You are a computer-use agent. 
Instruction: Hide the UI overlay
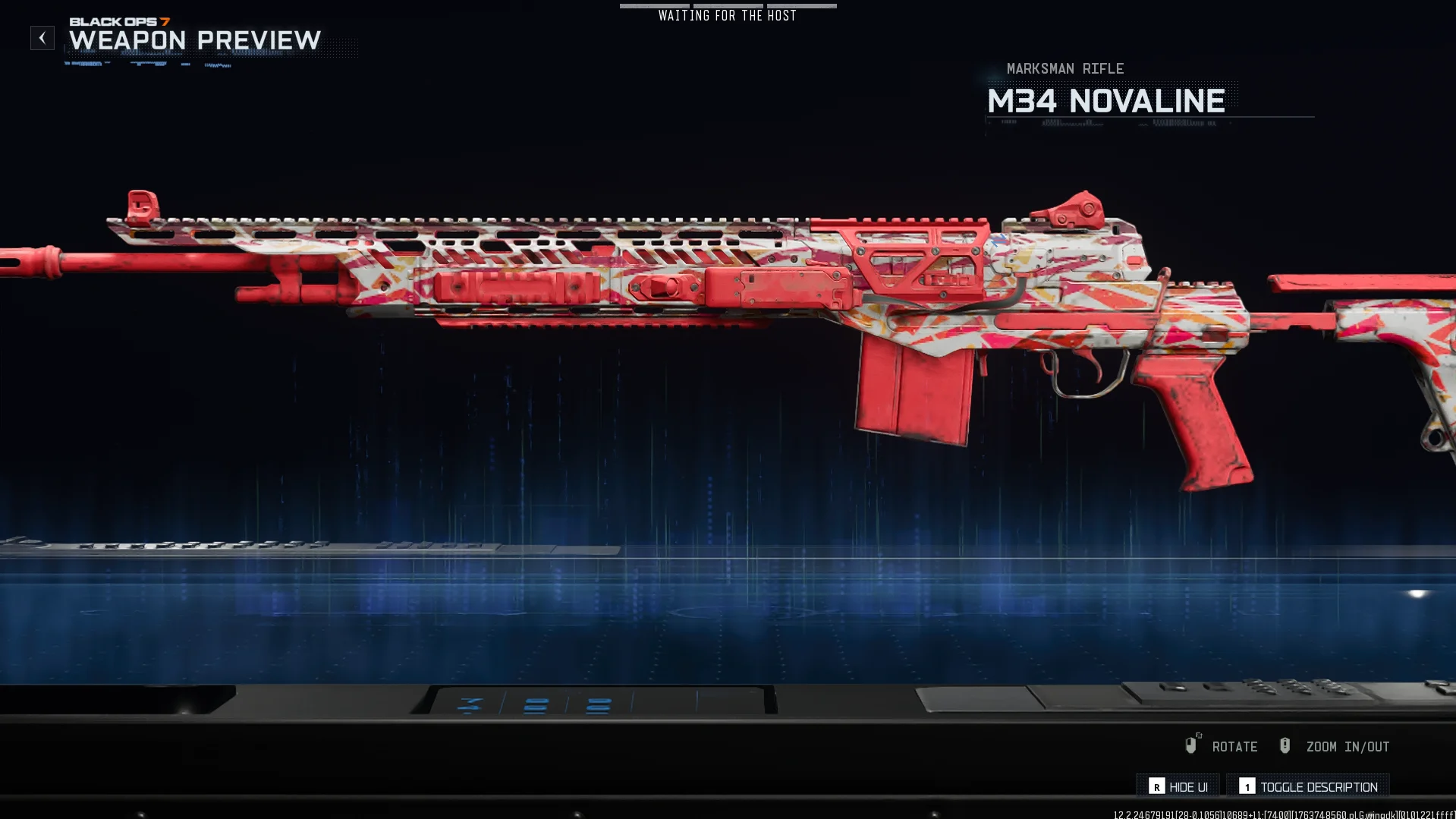(1178, 786)
